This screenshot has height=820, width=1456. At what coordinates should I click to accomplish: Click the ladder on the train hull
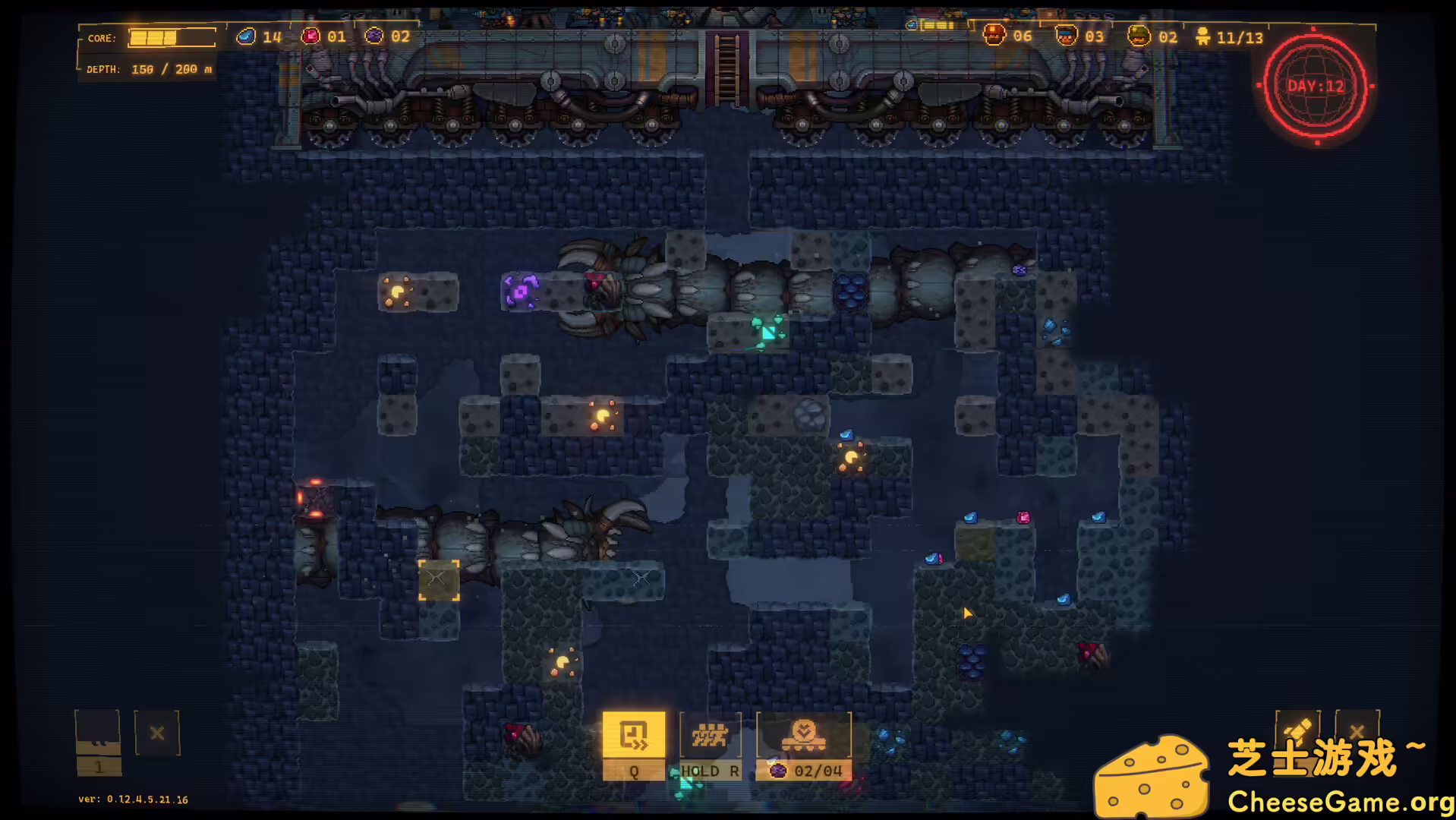point(727,70)
